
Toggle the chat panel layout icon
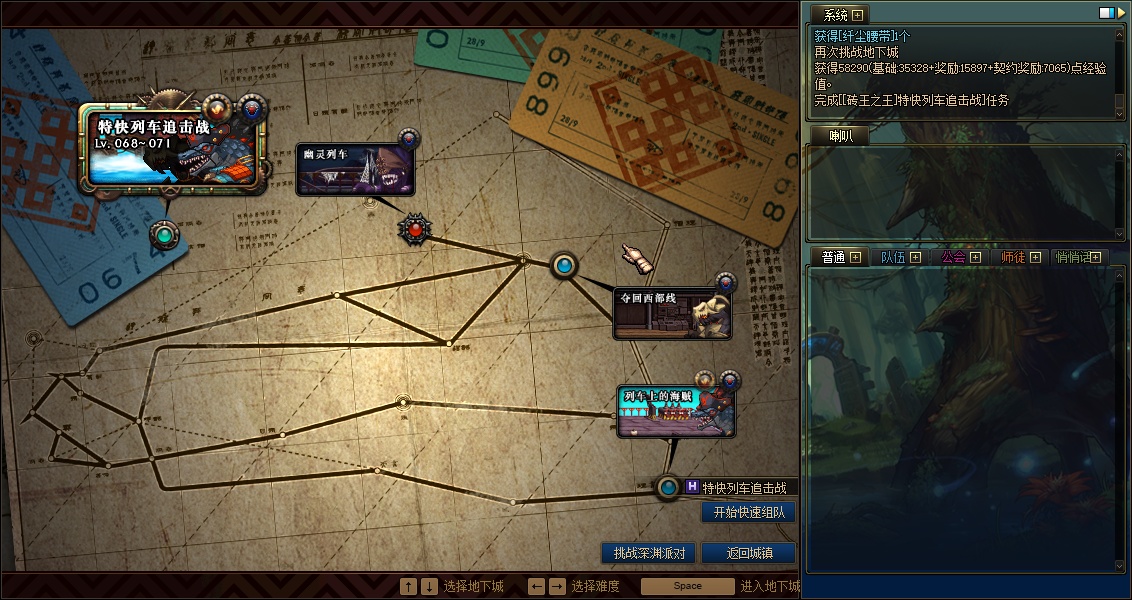pyautogui.click(x=1106, y=13)
